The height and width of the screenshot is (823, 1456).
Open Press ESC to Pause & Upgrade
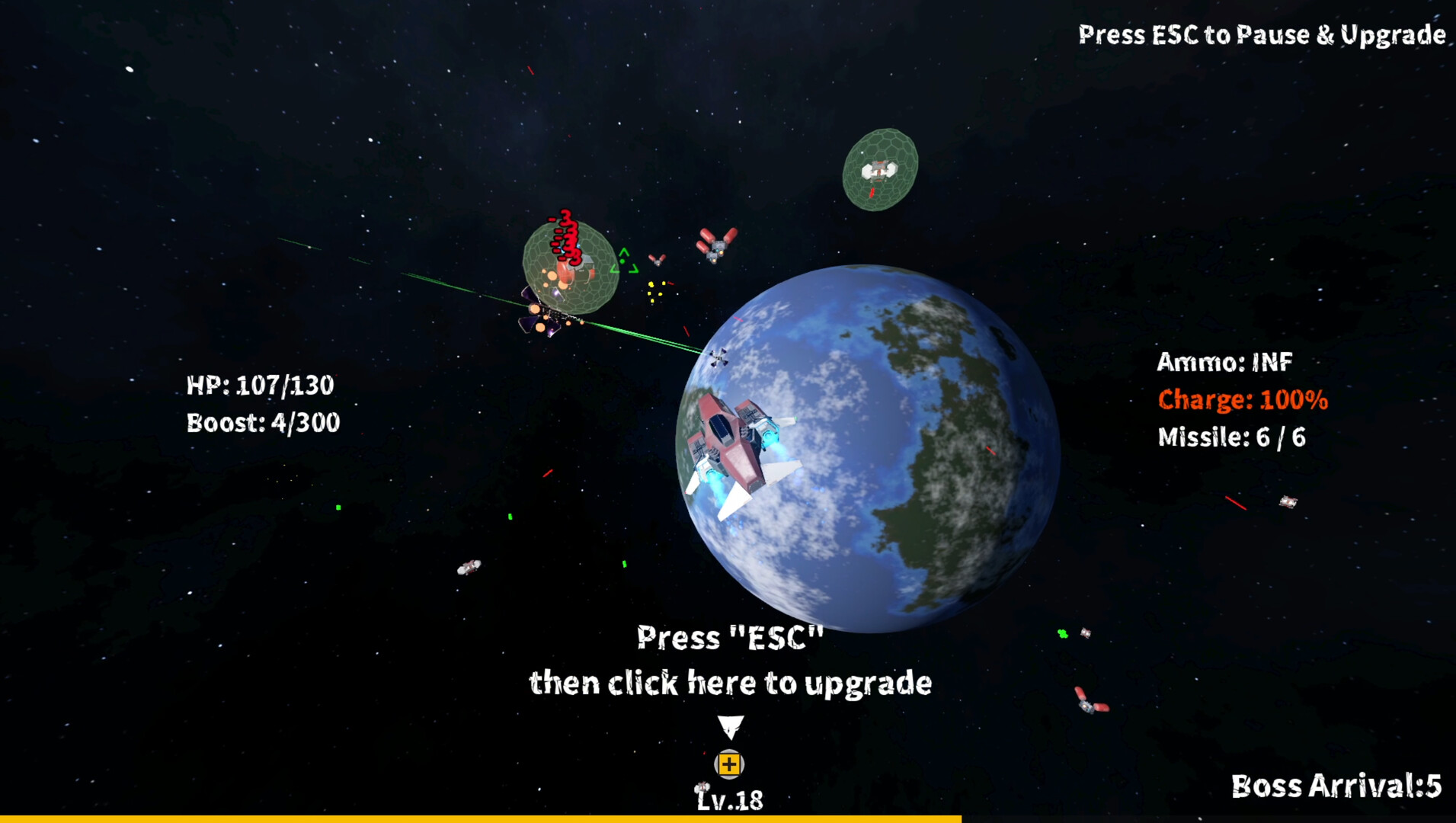pos(1261,34)
